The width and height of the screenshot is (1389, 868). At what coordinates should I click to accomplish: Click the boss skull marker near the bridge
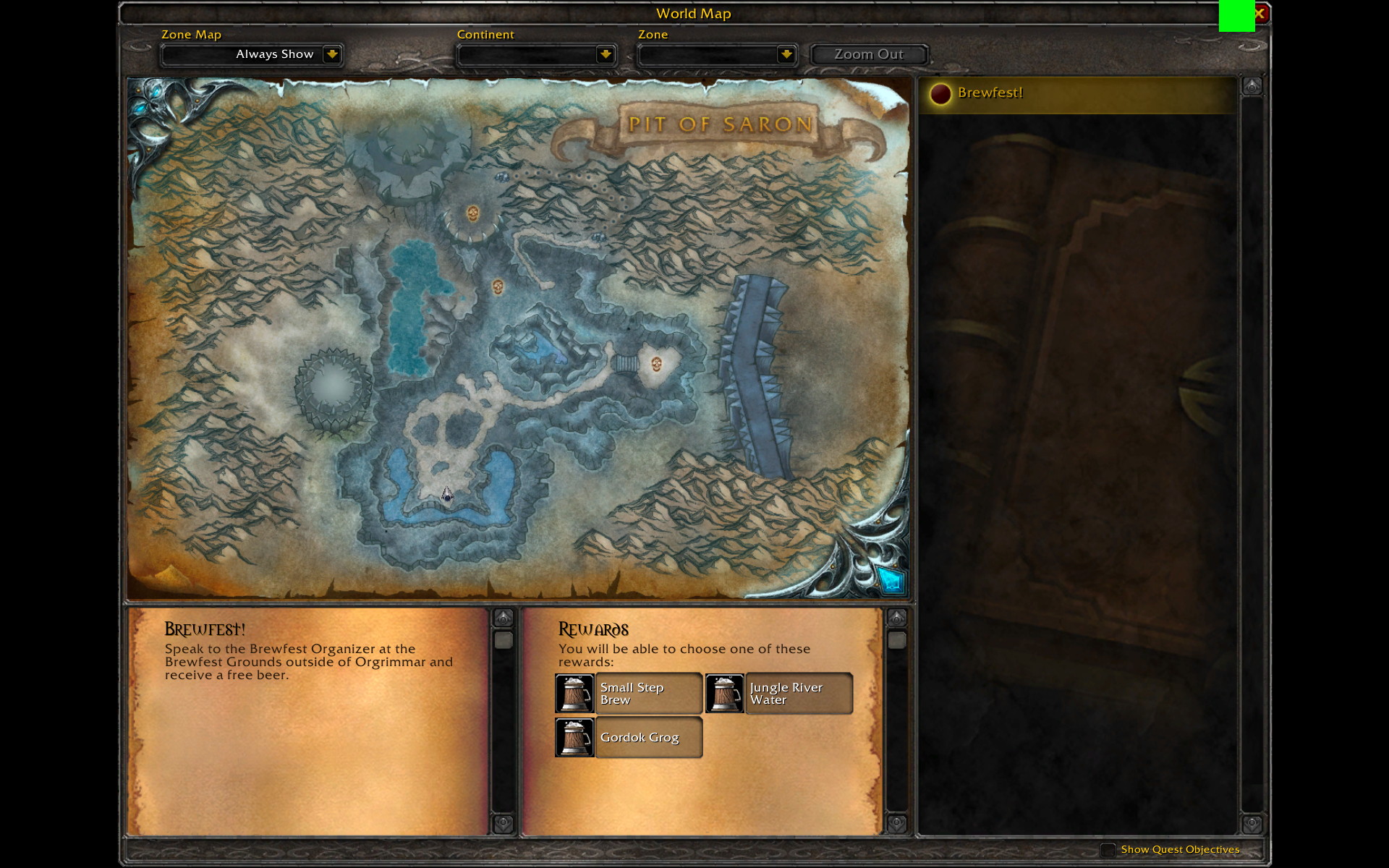(656, 363)
